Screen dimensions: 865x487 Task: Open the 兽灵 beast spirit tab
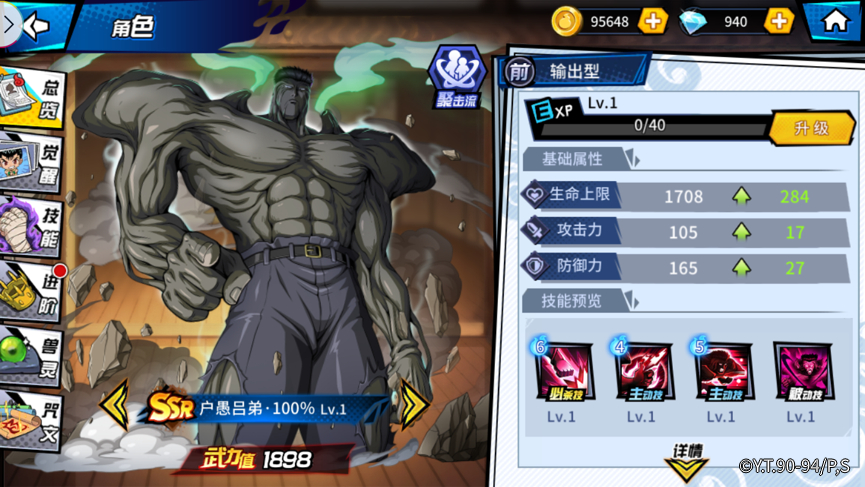tap(32, 357)
